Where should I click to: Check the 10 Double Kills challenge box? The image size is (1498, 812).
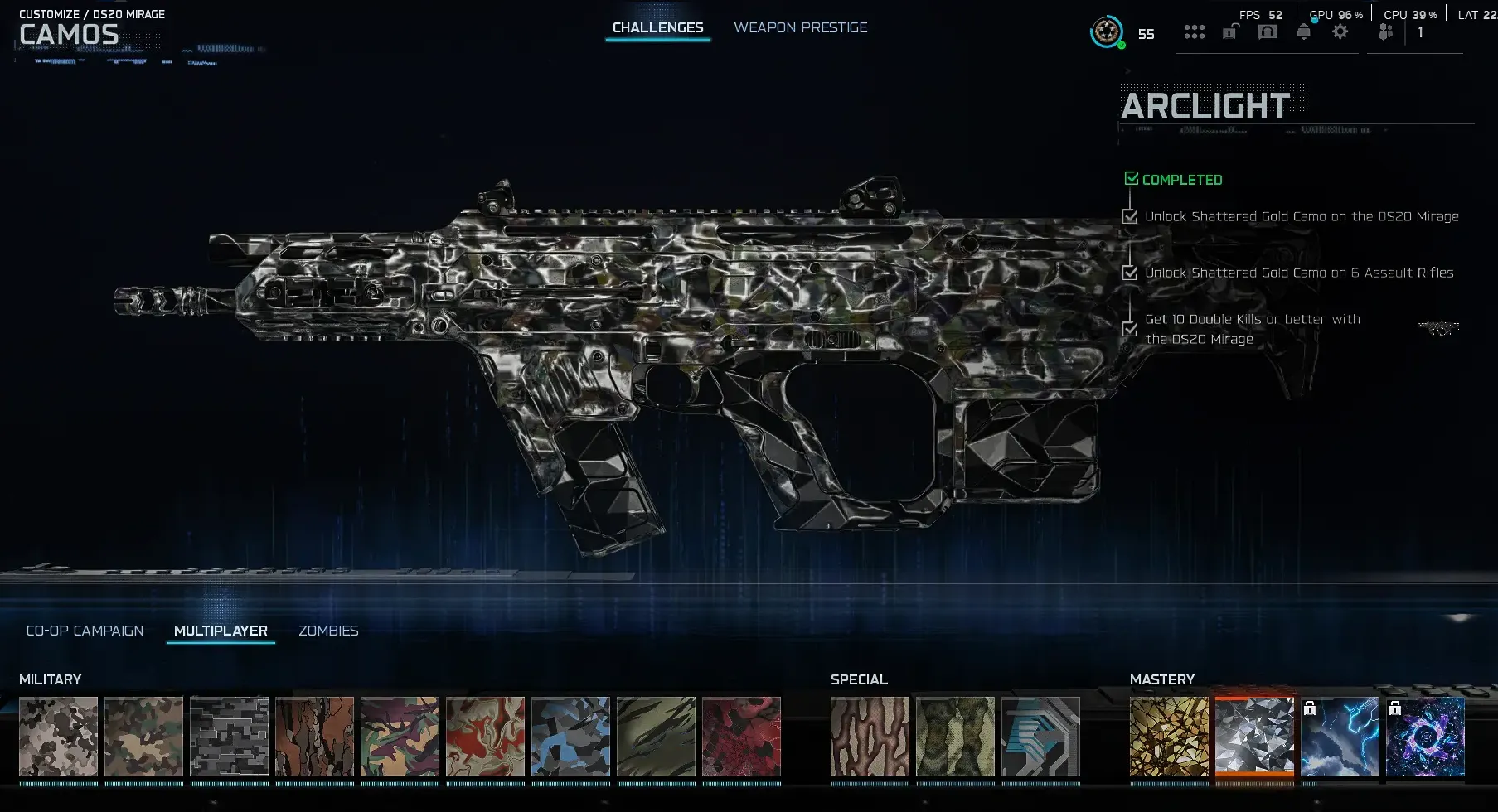tap(1129, 329)
